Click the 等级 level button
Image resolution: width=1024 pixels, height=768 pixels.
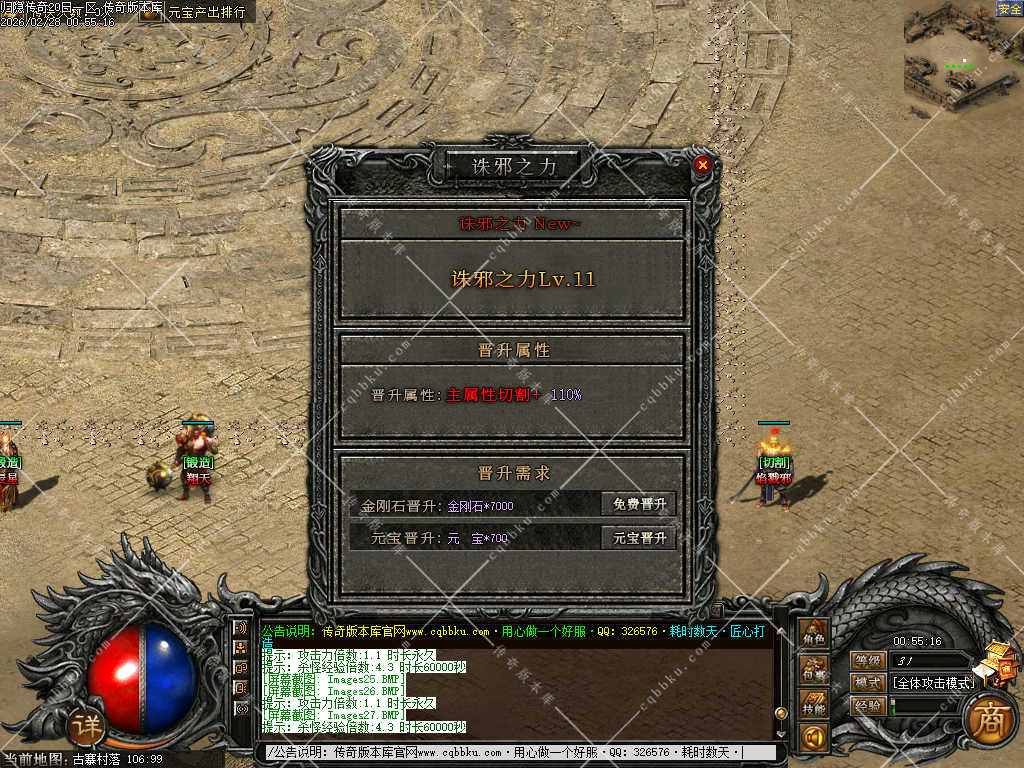tap(868, 660)
